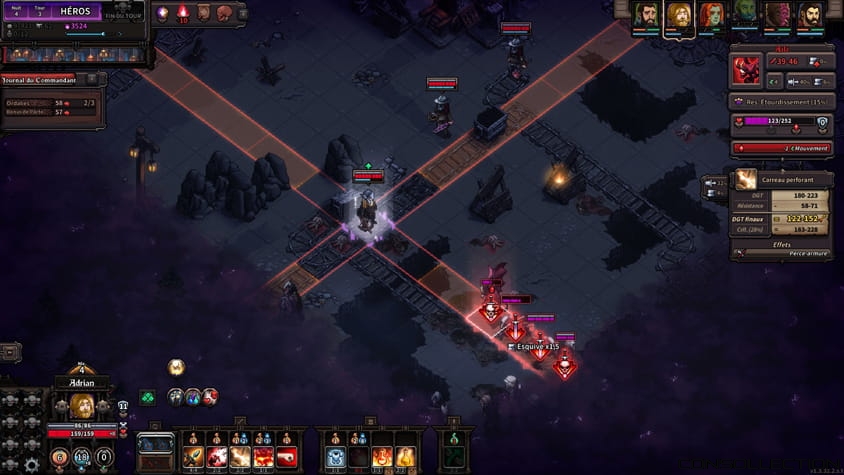Open the settings gear icon

31,464
